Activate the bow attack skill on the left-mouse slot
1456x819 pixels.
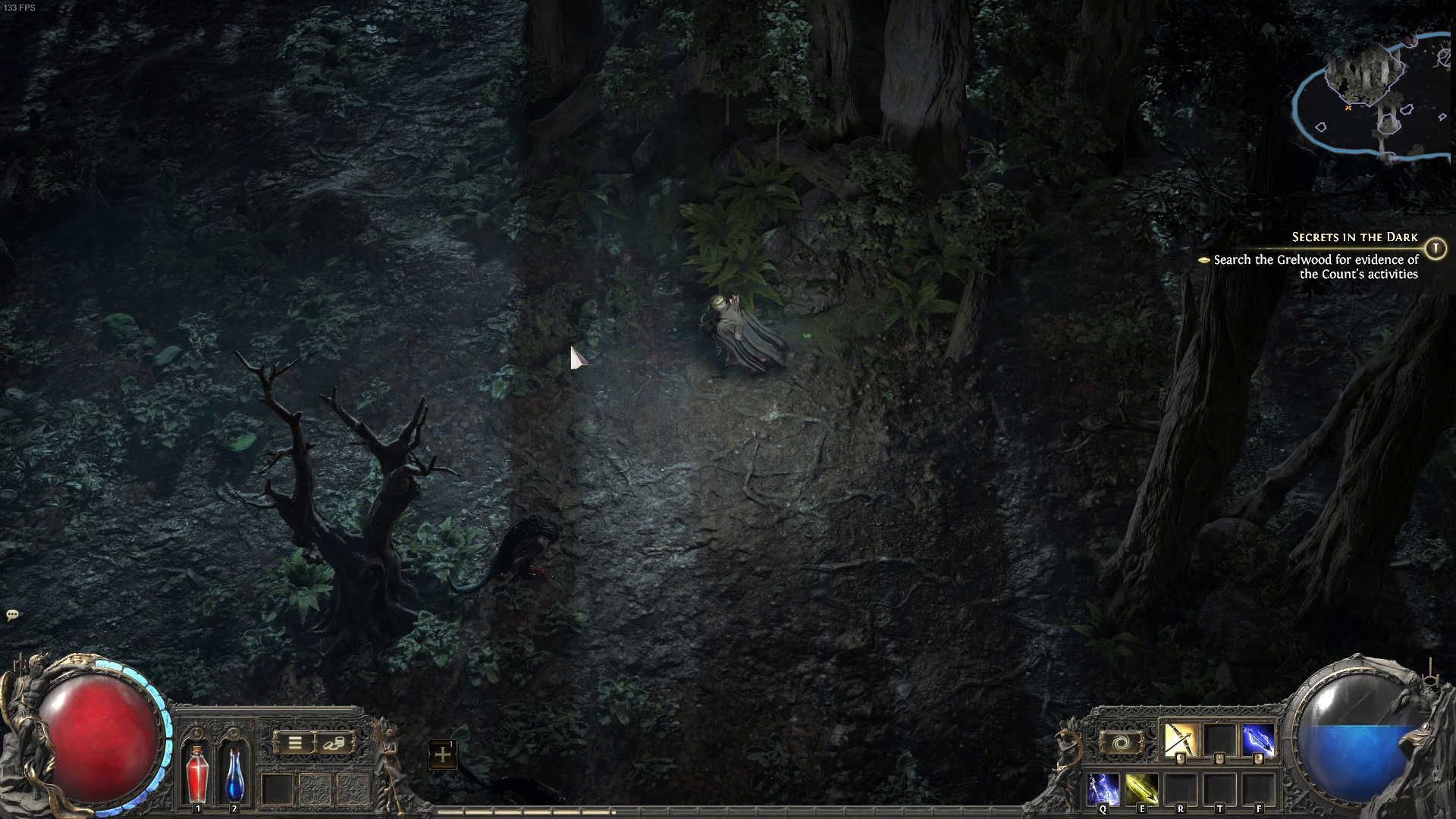[1179, 740]
